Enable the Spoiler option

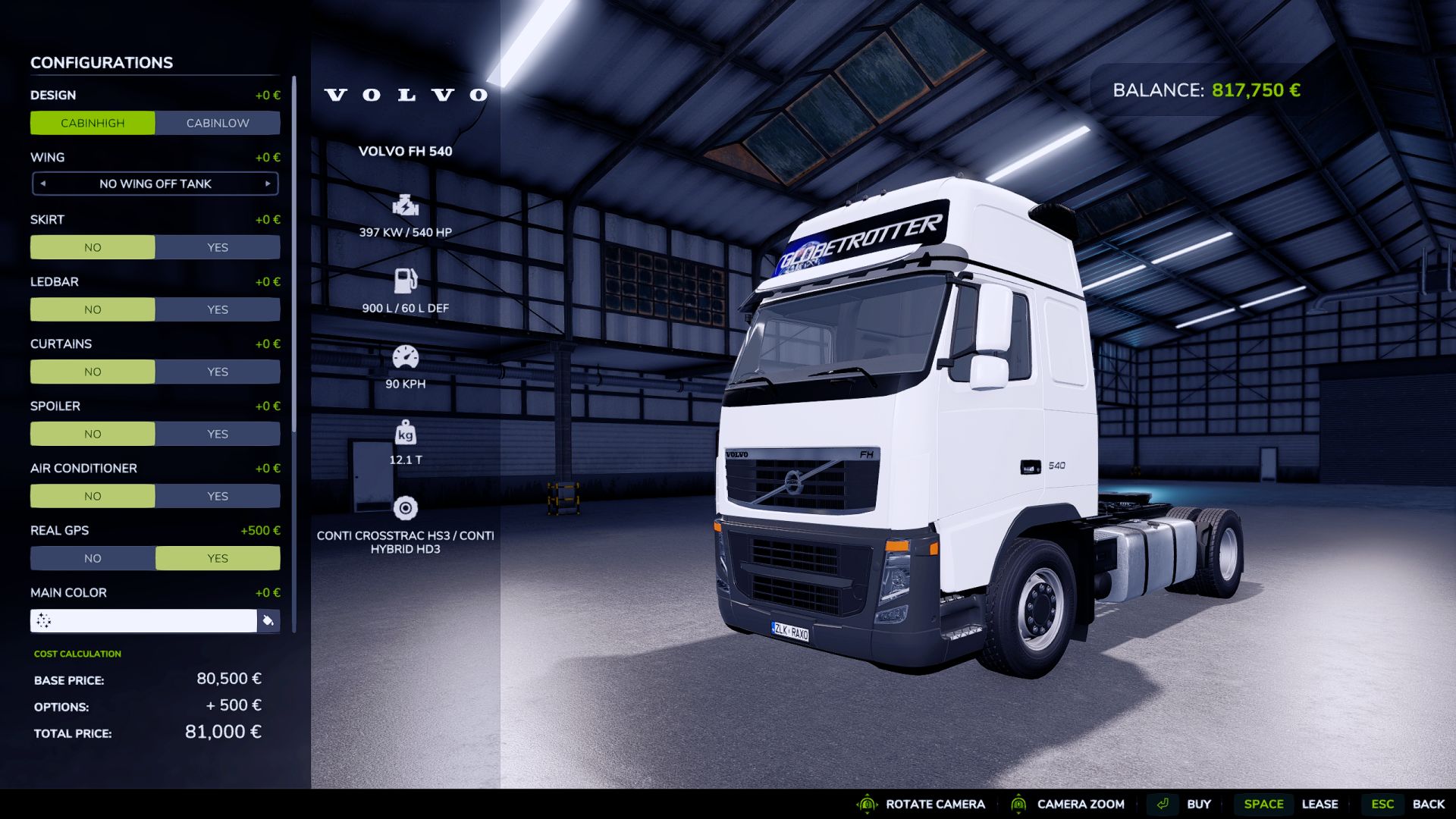click(x=218, y=433)
